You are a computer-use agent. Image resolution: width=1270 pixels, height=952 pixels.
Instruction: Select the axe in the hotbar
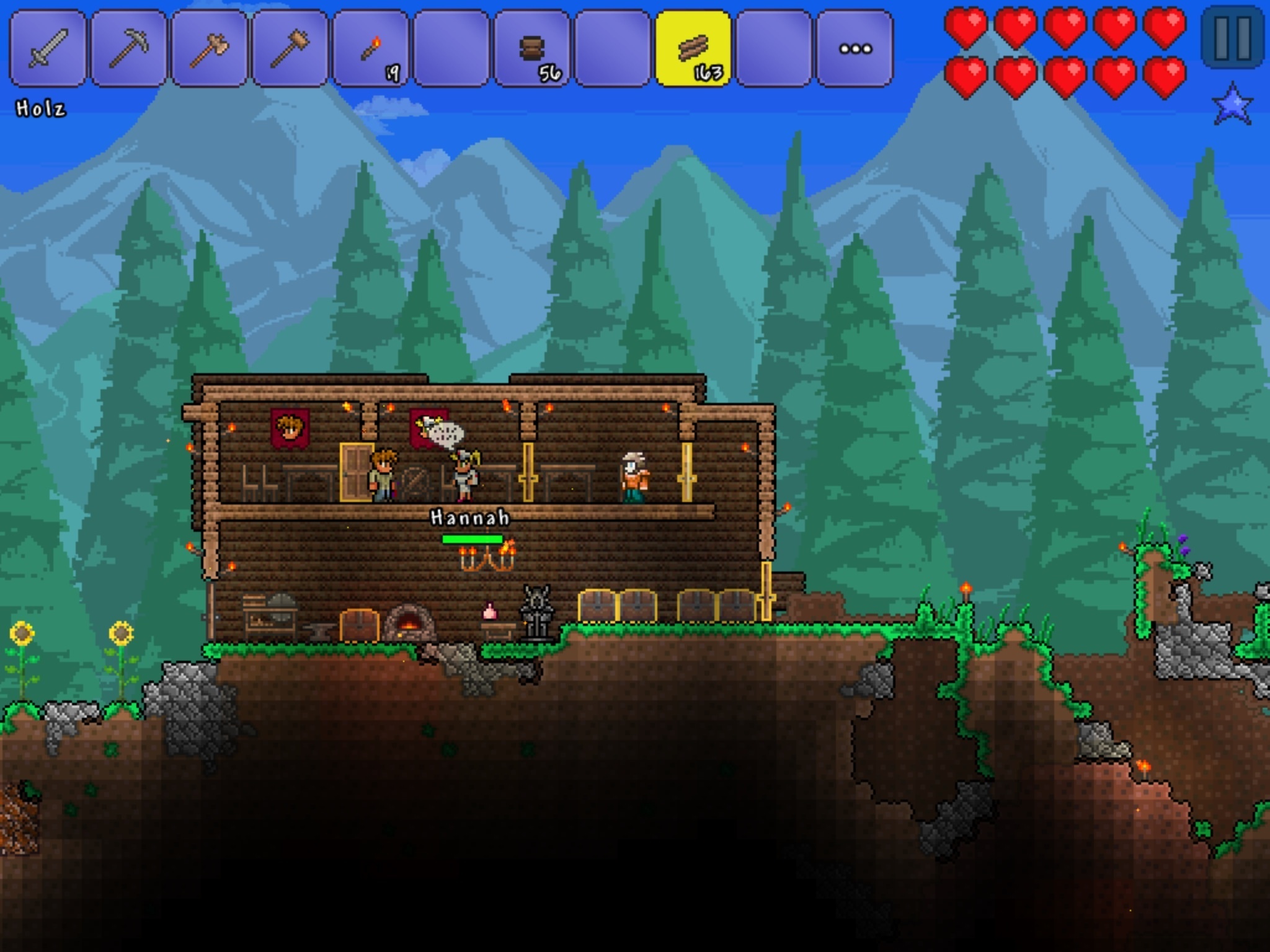point(208,46)
